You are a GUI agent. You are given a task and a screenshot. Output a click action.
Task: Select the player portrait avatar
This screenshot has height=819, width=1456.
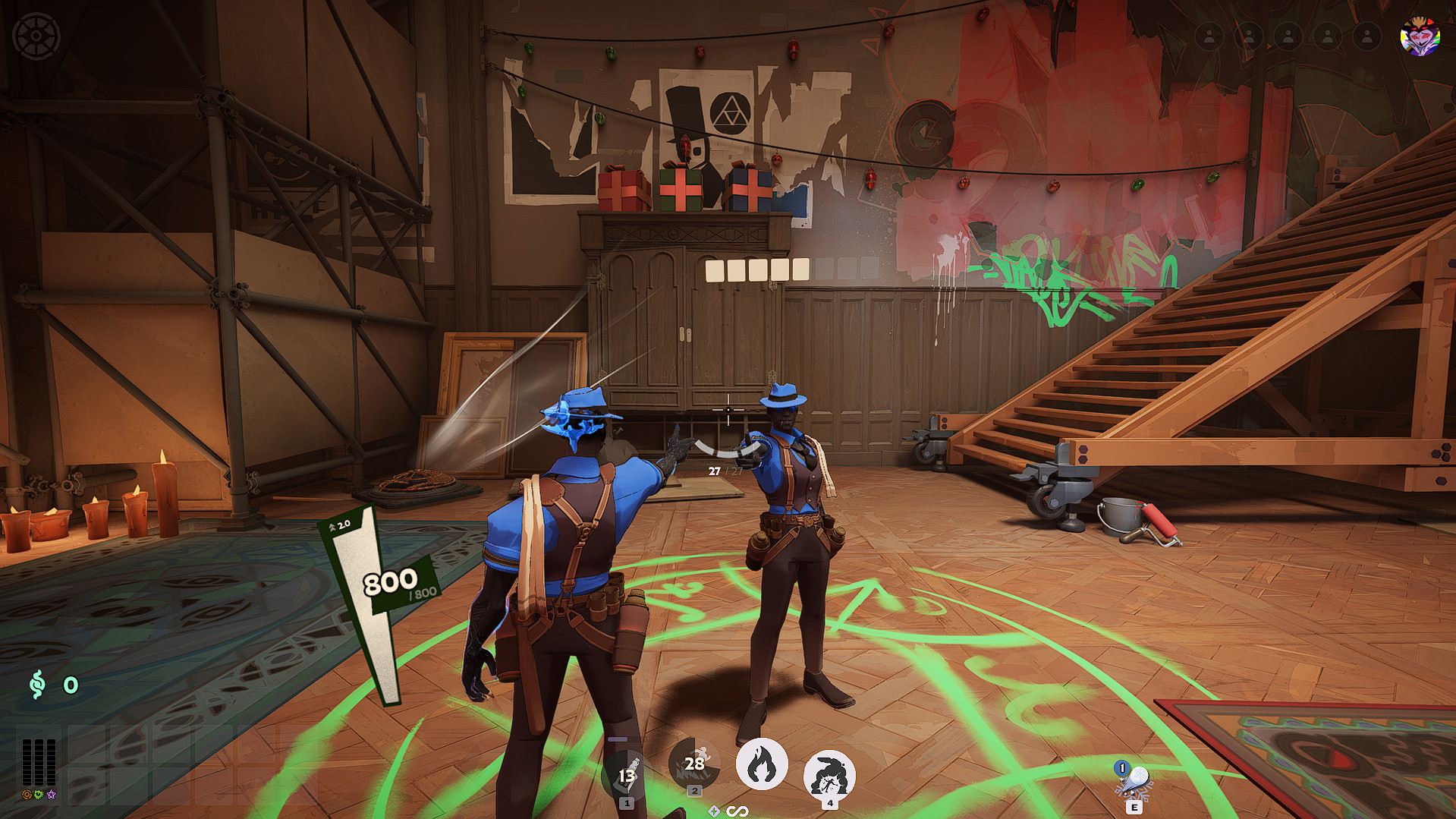pyautogui.click(x=1420, y=36)
